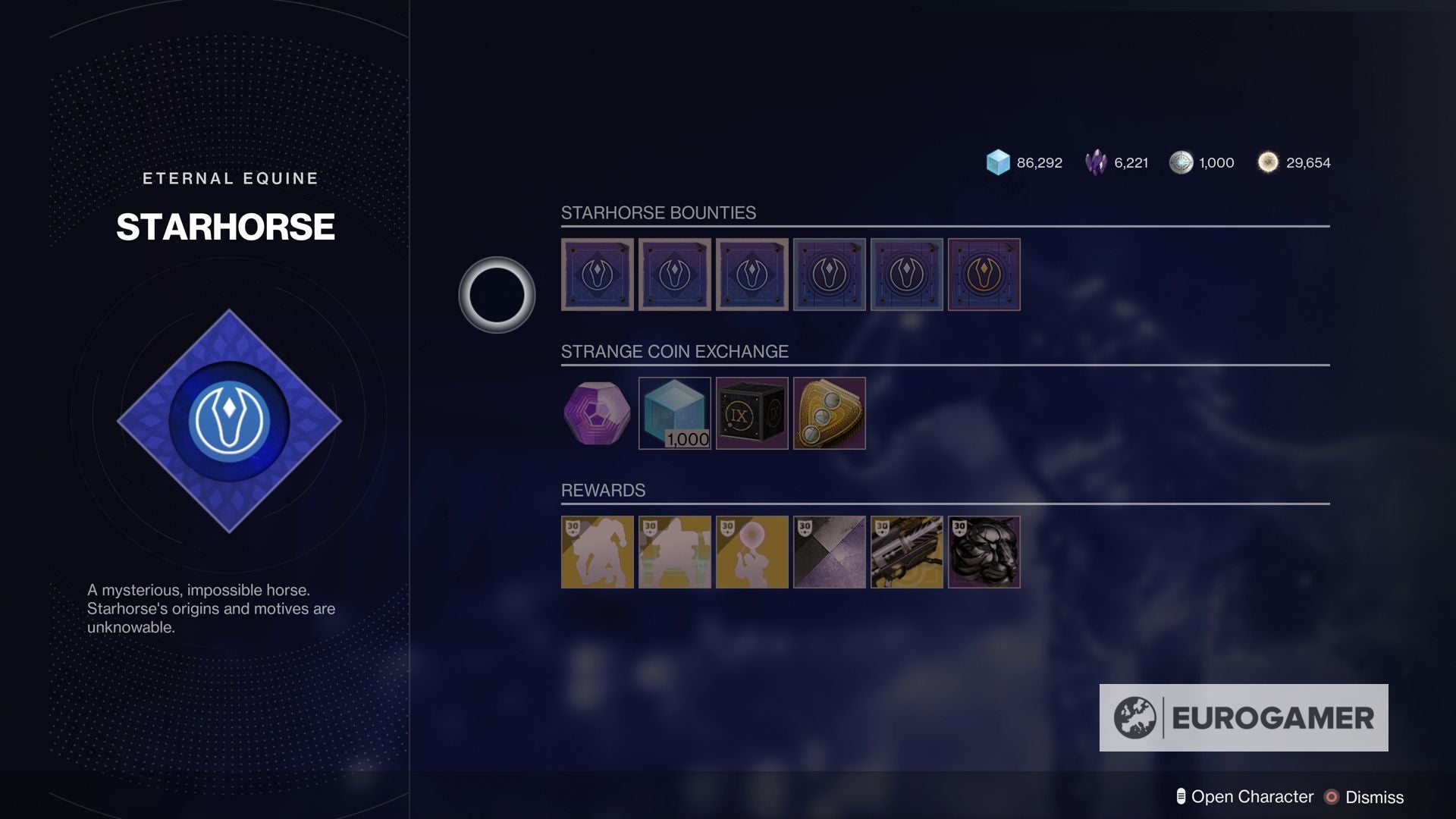The image size is (1456, 819).
Task: Open the balloon emote reward
Action: 752,551
